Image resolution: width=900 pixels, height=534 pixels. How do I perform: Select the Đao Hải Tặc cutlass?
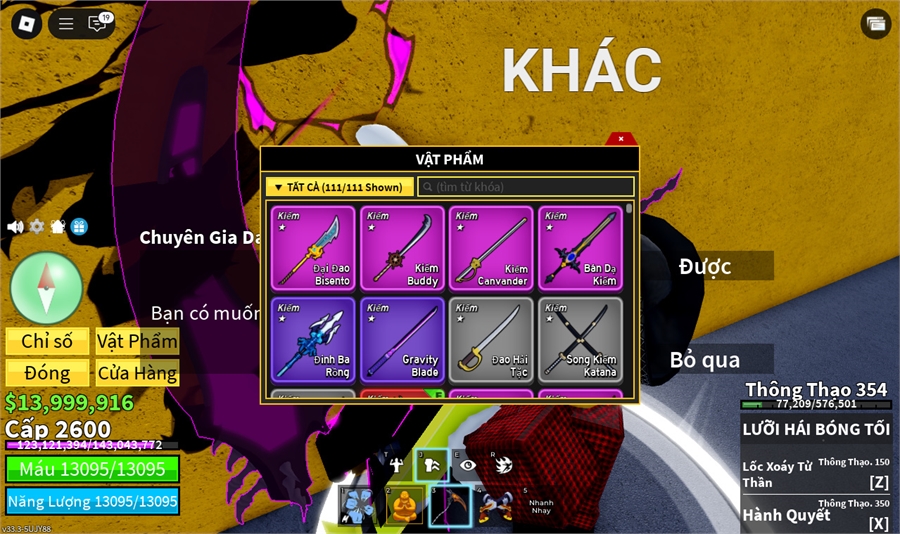(490, 339)
